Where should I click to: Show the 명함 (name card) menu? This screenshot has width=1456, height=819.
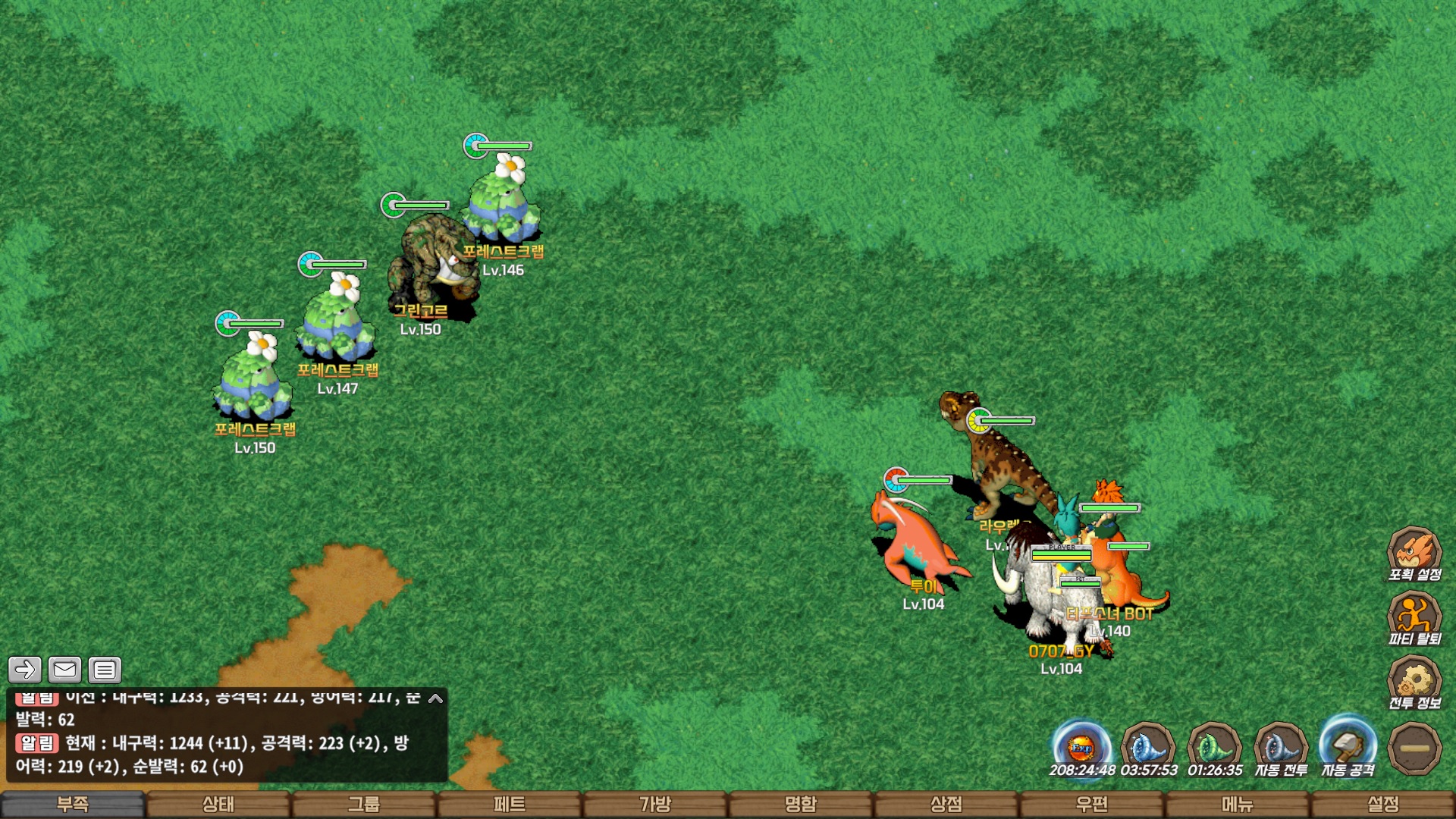pyautogui.click(x=801, y=804)
